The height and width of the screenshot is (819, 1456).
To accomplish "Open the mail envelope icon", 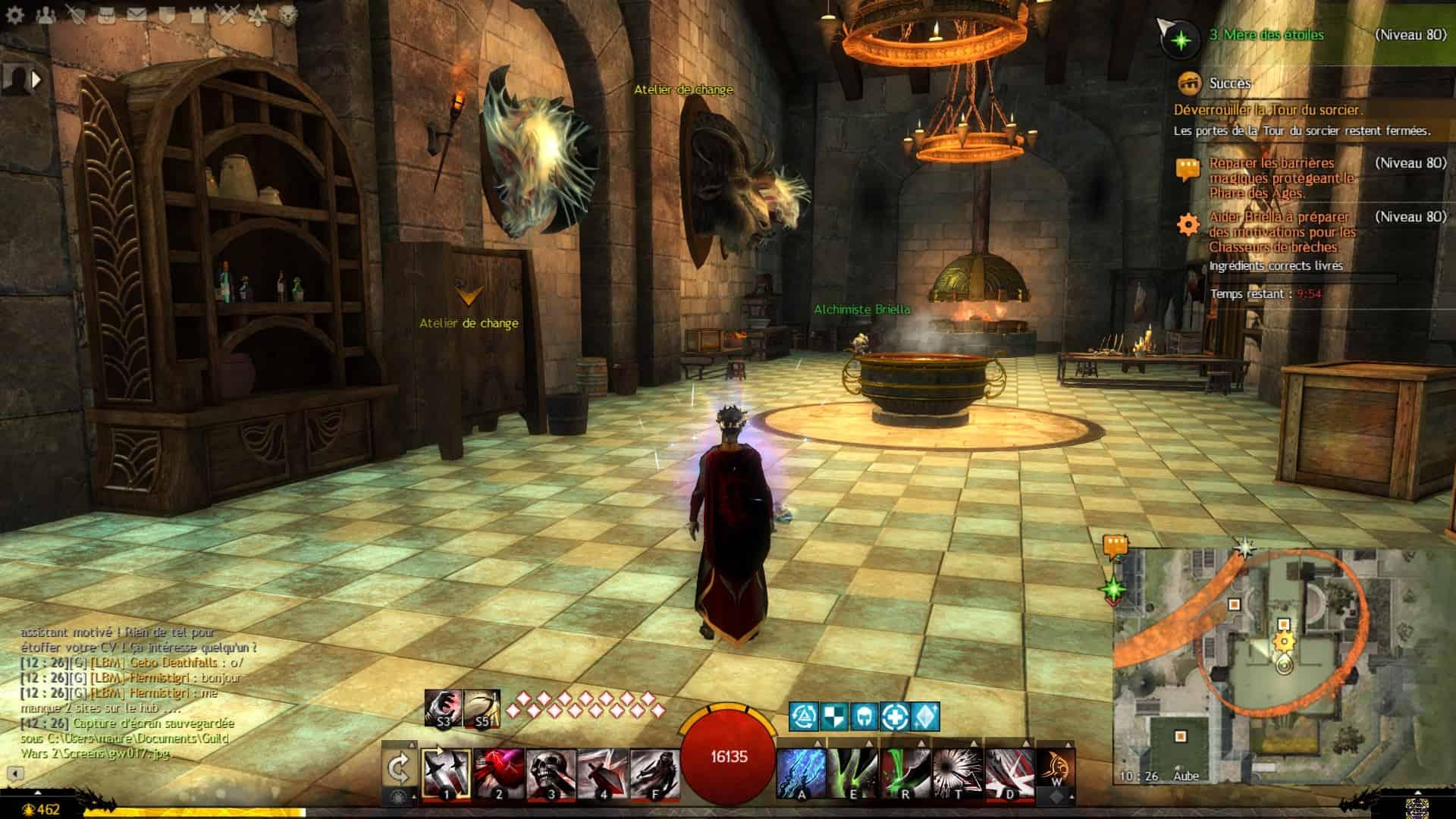I will [136, 15].
